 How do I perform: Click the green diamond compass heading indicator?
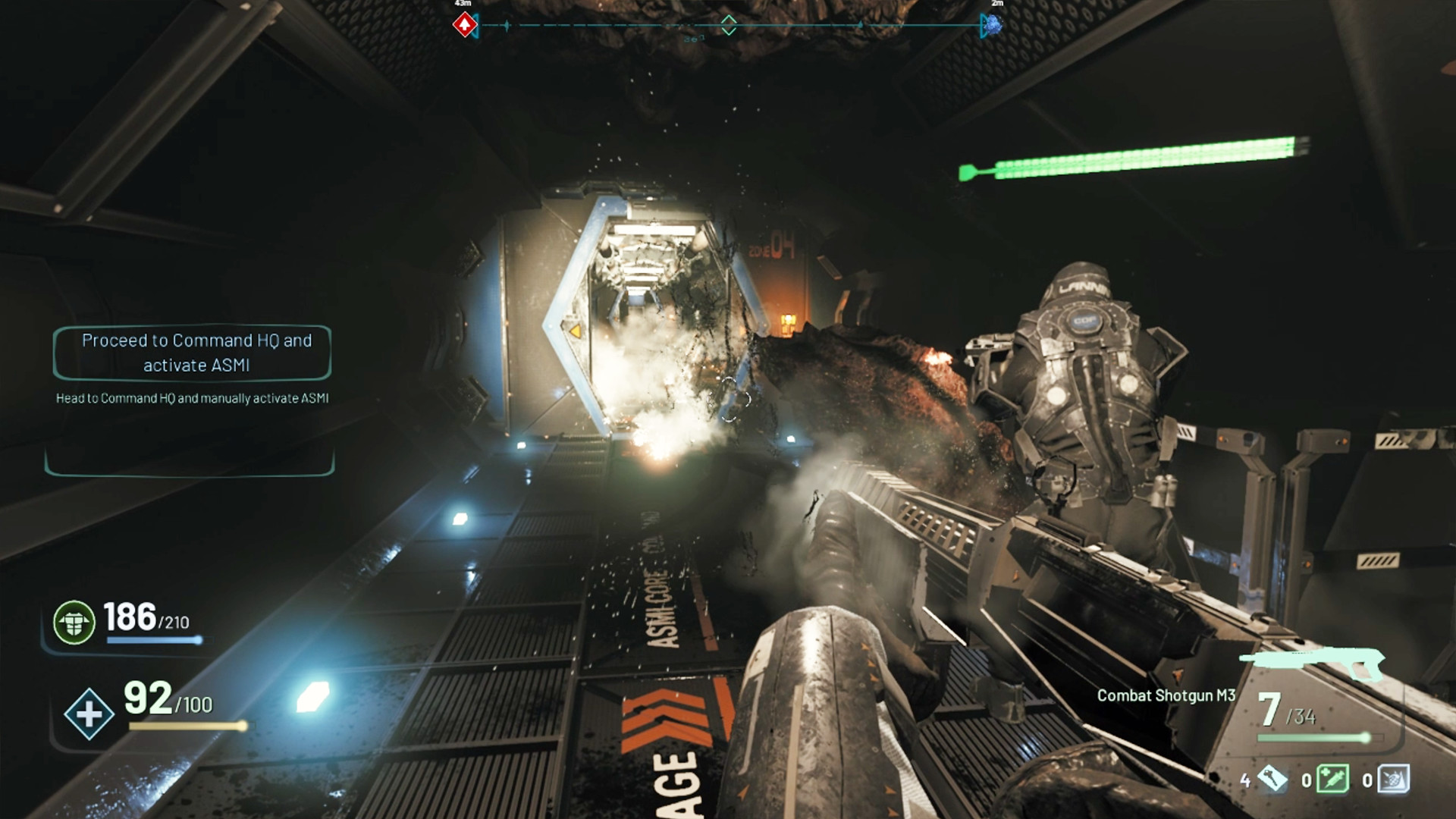coord(728,25)
